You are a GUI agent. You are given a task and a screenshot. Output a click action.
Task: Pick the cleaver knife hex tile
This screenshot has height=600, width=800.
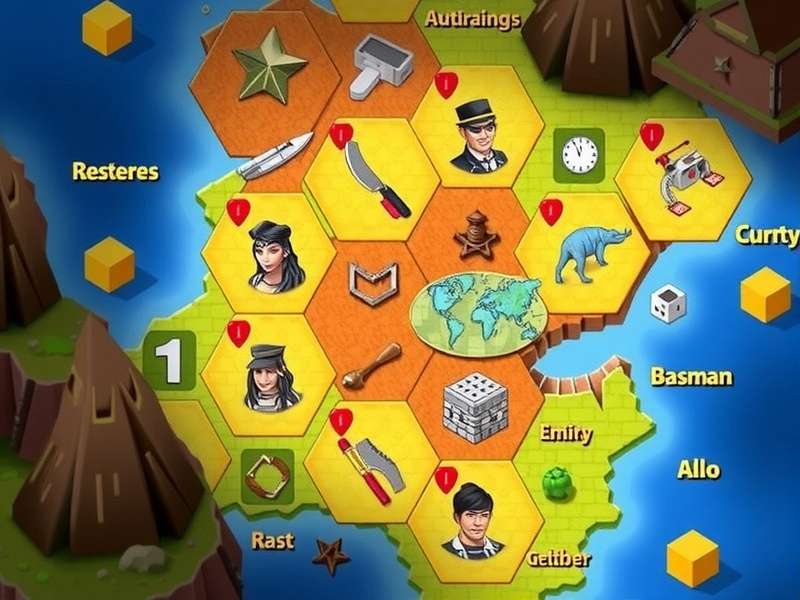[372, 177]
